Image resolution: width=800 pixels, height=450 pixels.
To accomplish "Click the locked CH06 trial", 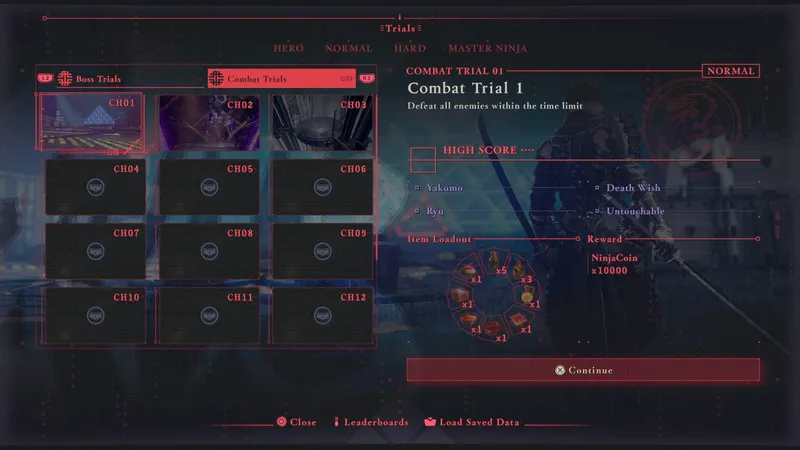I will click(321, 186).
